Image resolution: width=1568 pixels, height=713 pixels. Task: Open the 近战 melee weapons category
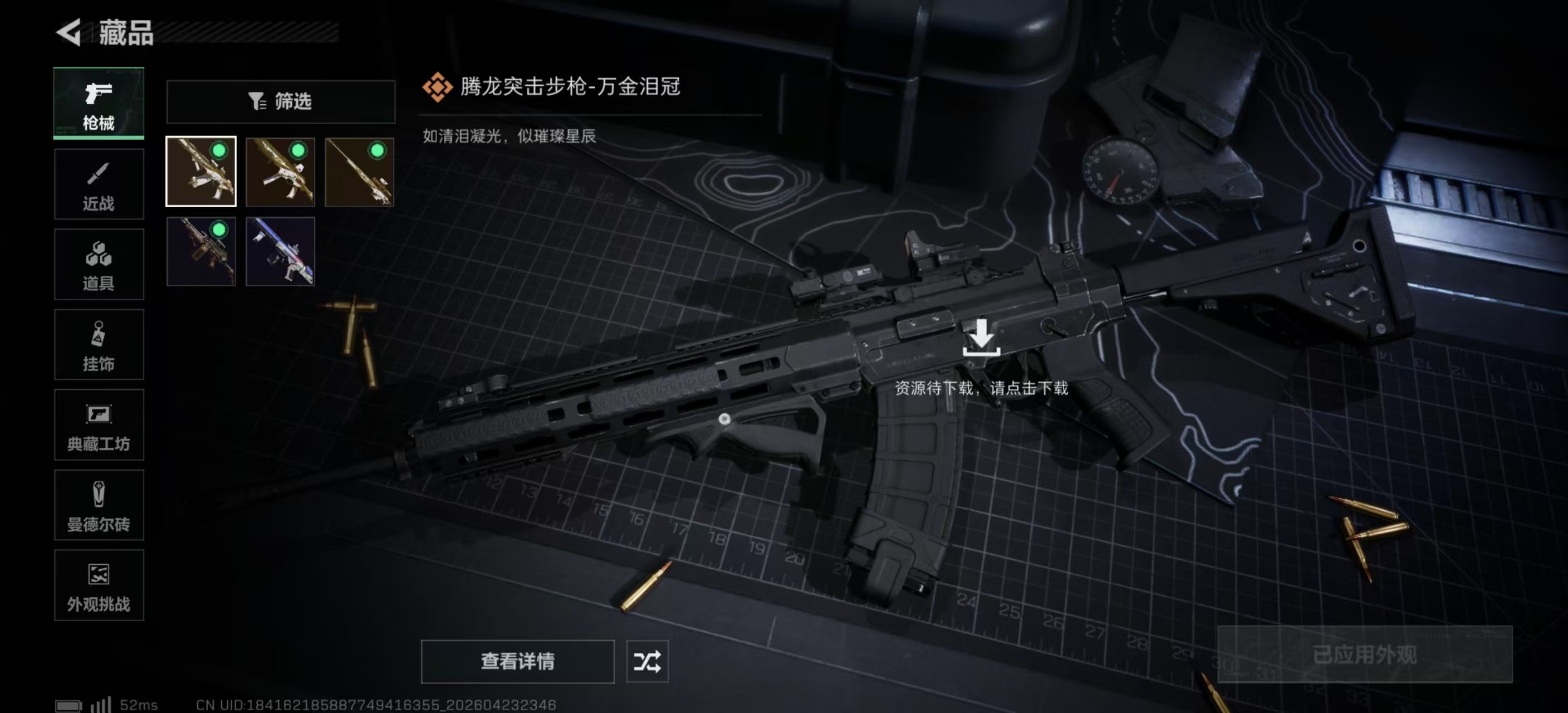click(x=99, y=184)
